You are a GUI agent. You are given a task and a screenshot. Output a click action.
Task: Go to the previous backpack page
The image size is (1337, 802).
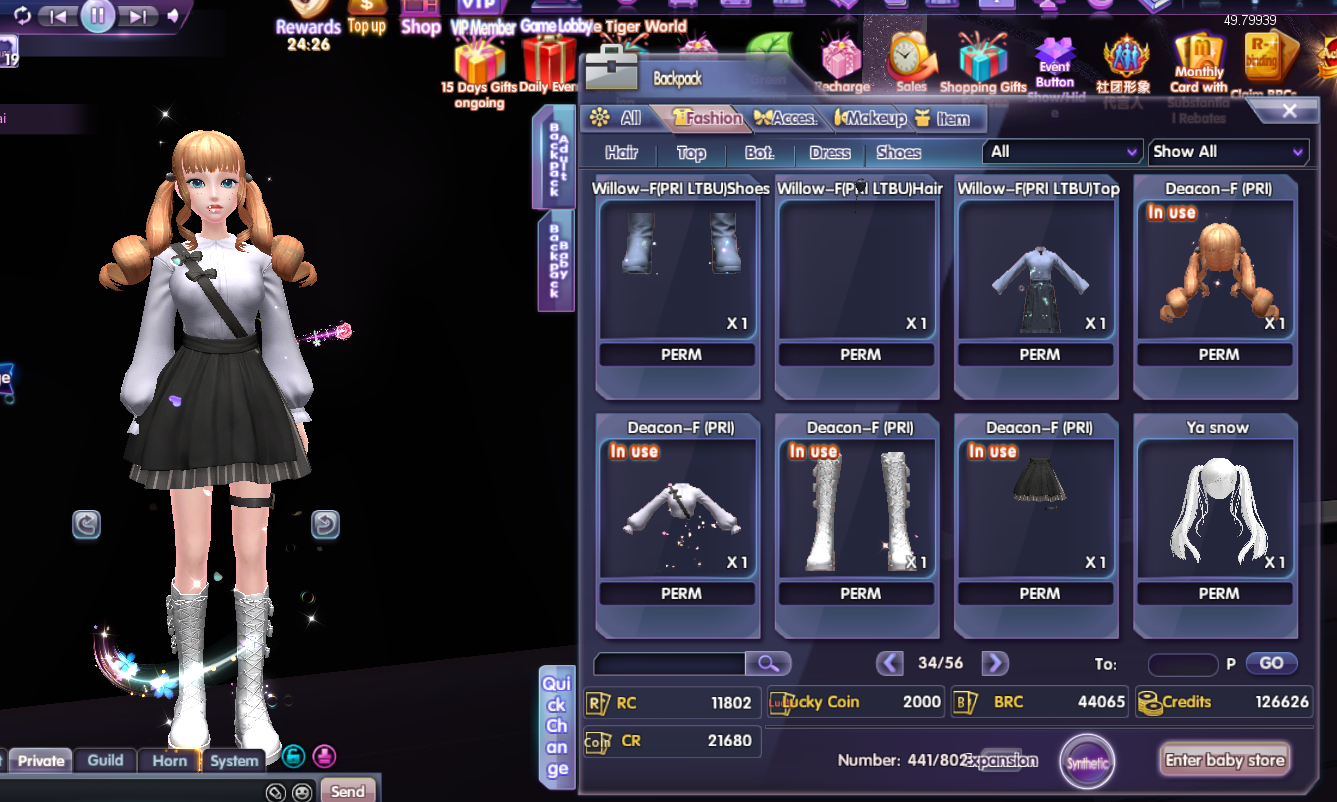(889, 663)
